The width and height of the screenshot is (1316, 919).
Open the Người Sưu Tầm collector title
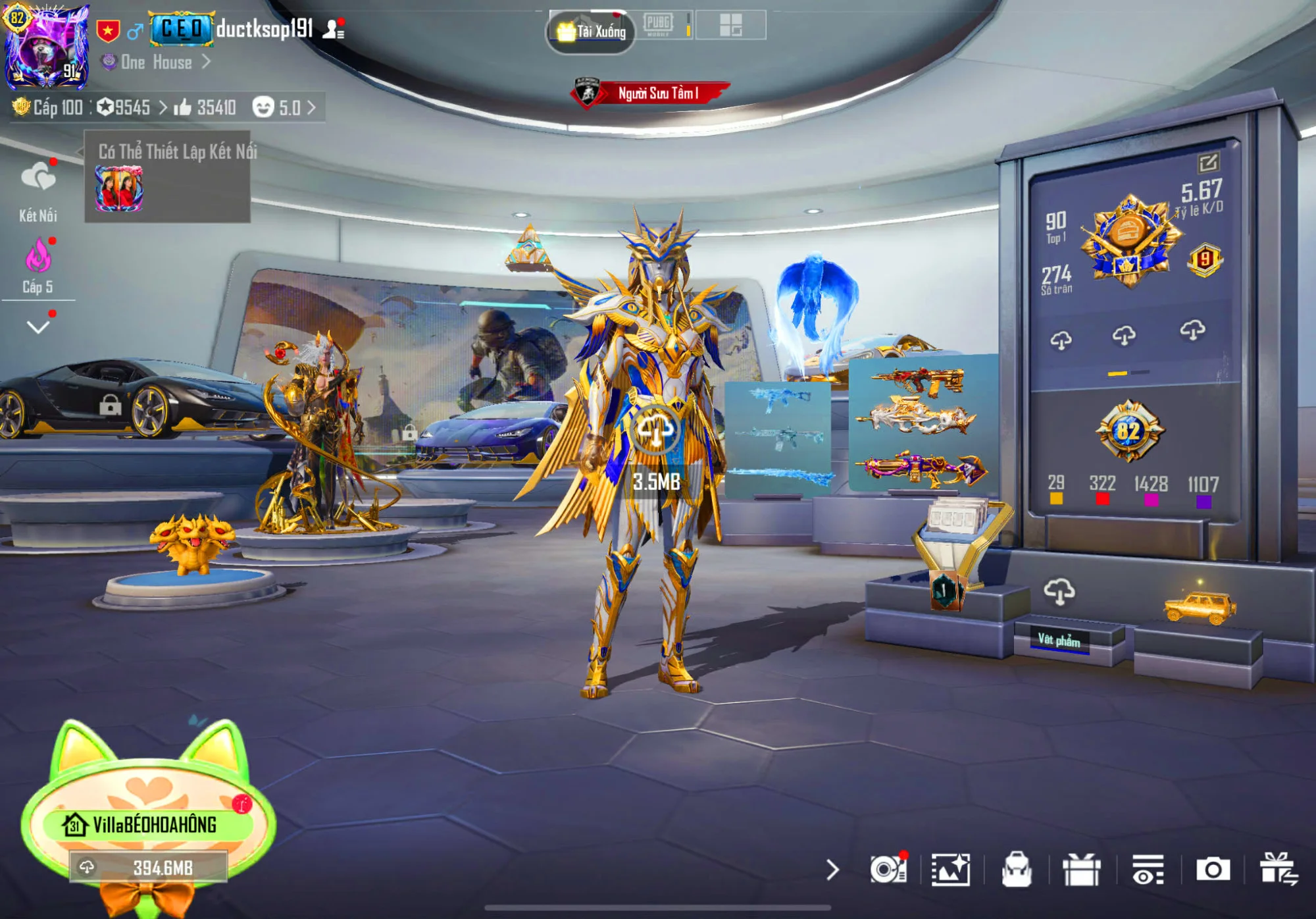[x=651, y=93]
